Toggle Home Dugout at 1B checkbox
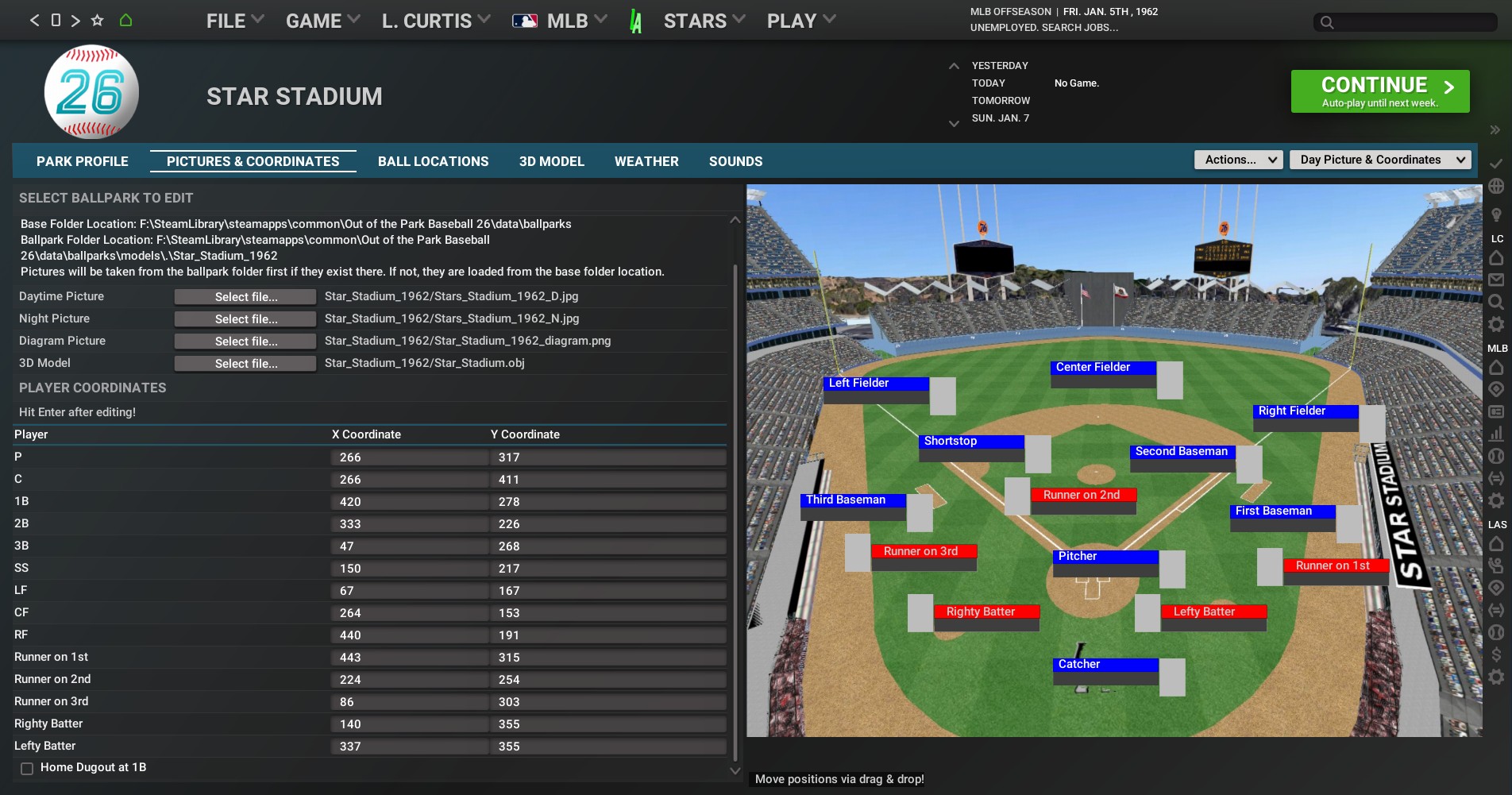This screenshot has width=1512, height=795. tap(27, 768)
